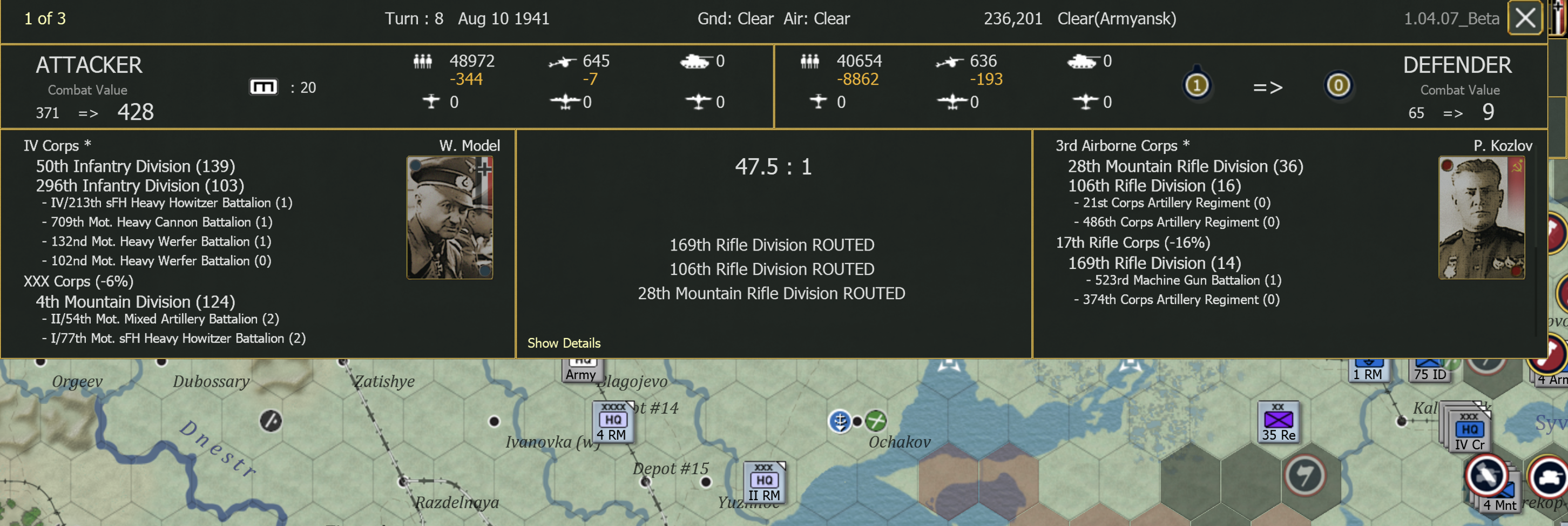Open battle details via Show Details
Viewport: 1568px width, 526px height.
[564, 343]
